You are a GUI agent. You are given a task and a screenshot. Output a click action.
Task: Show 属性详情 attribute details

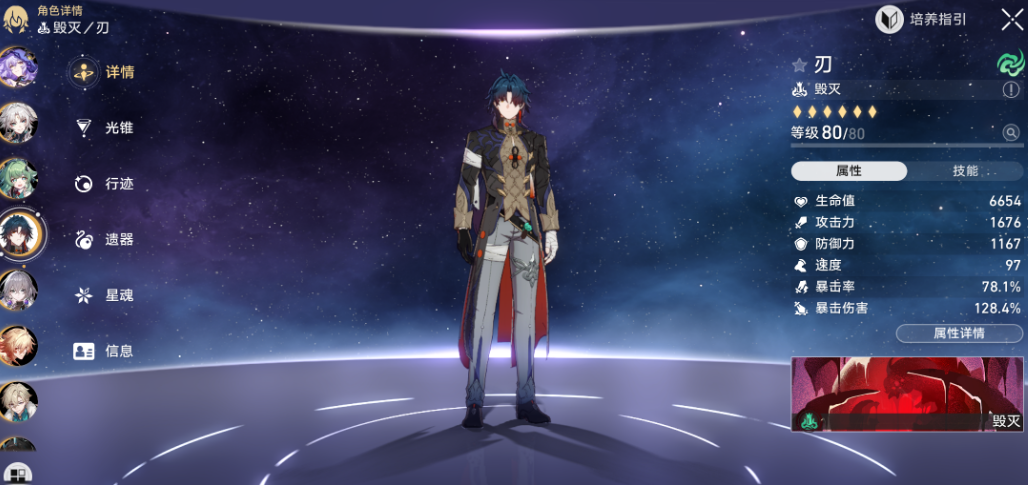click(959, 333)
